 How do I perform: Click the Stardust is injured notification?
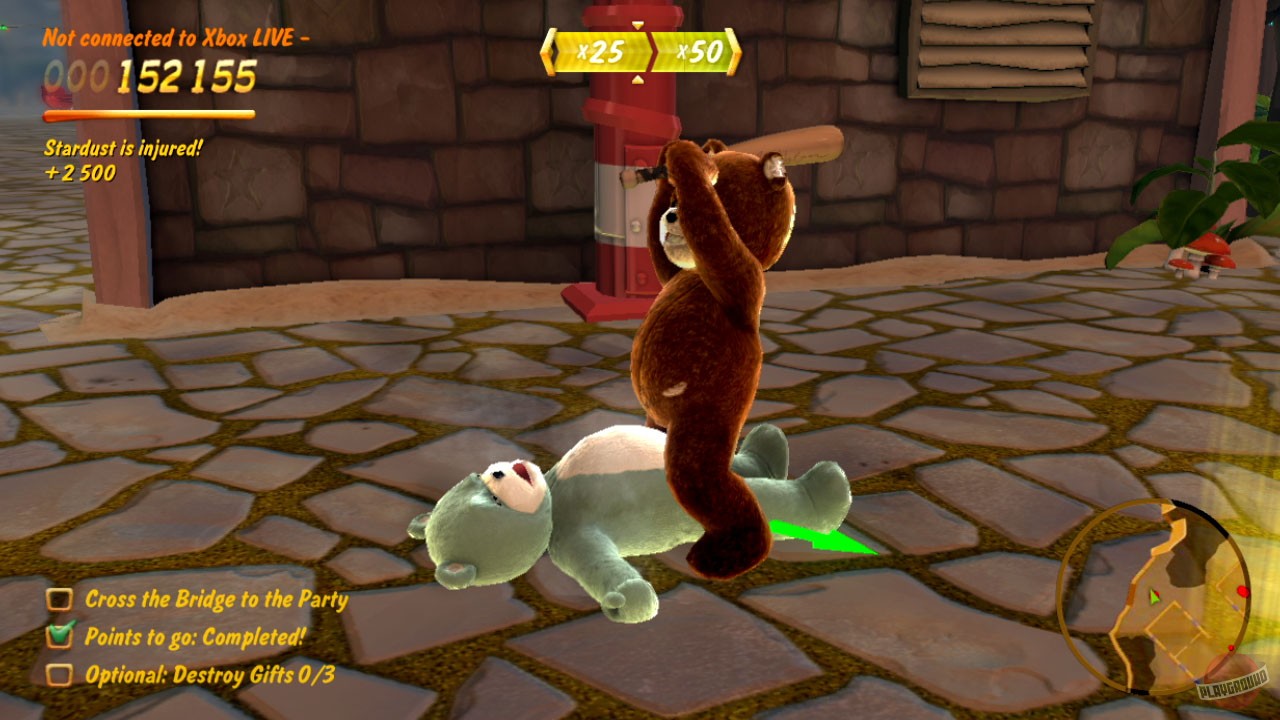(122, 145)
